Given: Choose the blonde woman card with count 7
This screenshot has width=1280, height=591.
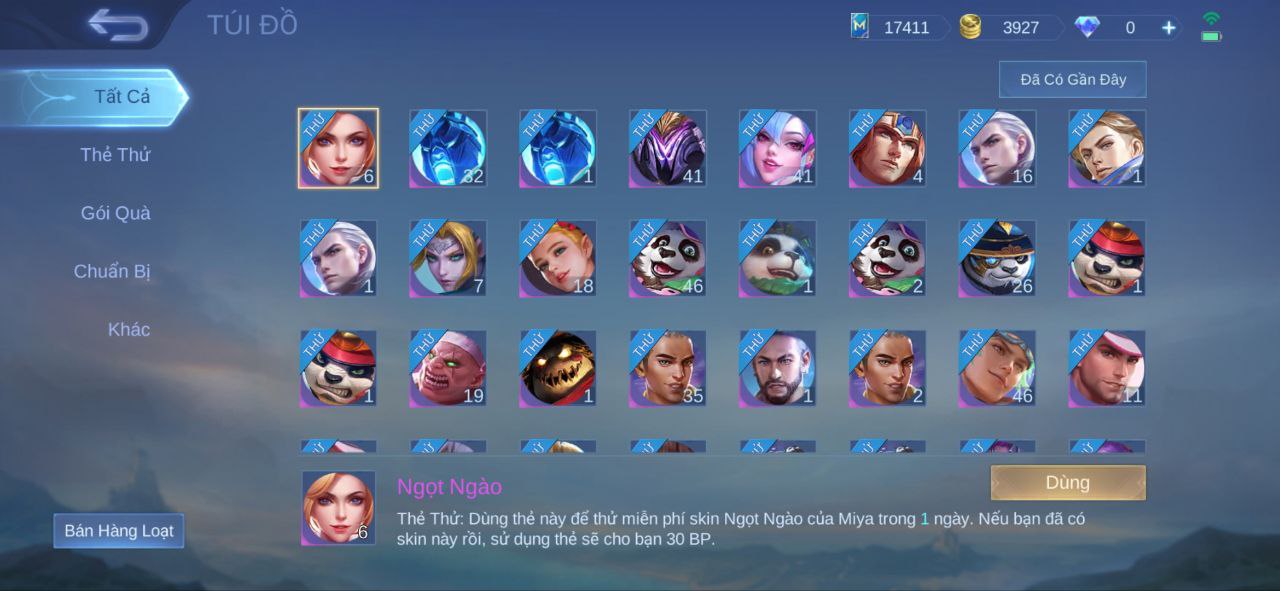Looking at the screenshot, I should pos(448,258).
